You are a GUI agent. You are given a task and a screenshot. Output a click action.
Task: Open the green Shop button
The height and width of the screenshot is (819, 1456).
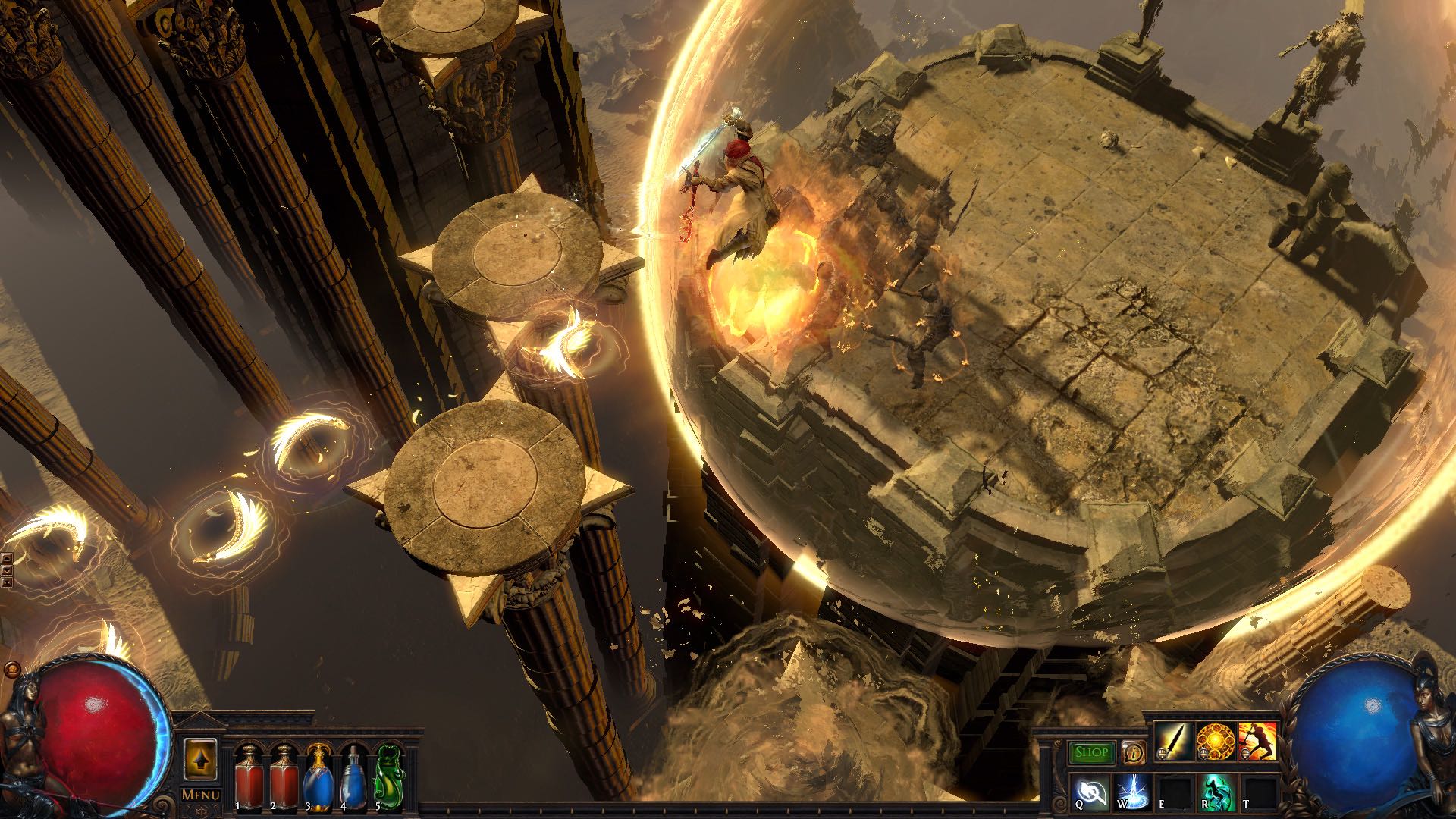pos(1092,752)
